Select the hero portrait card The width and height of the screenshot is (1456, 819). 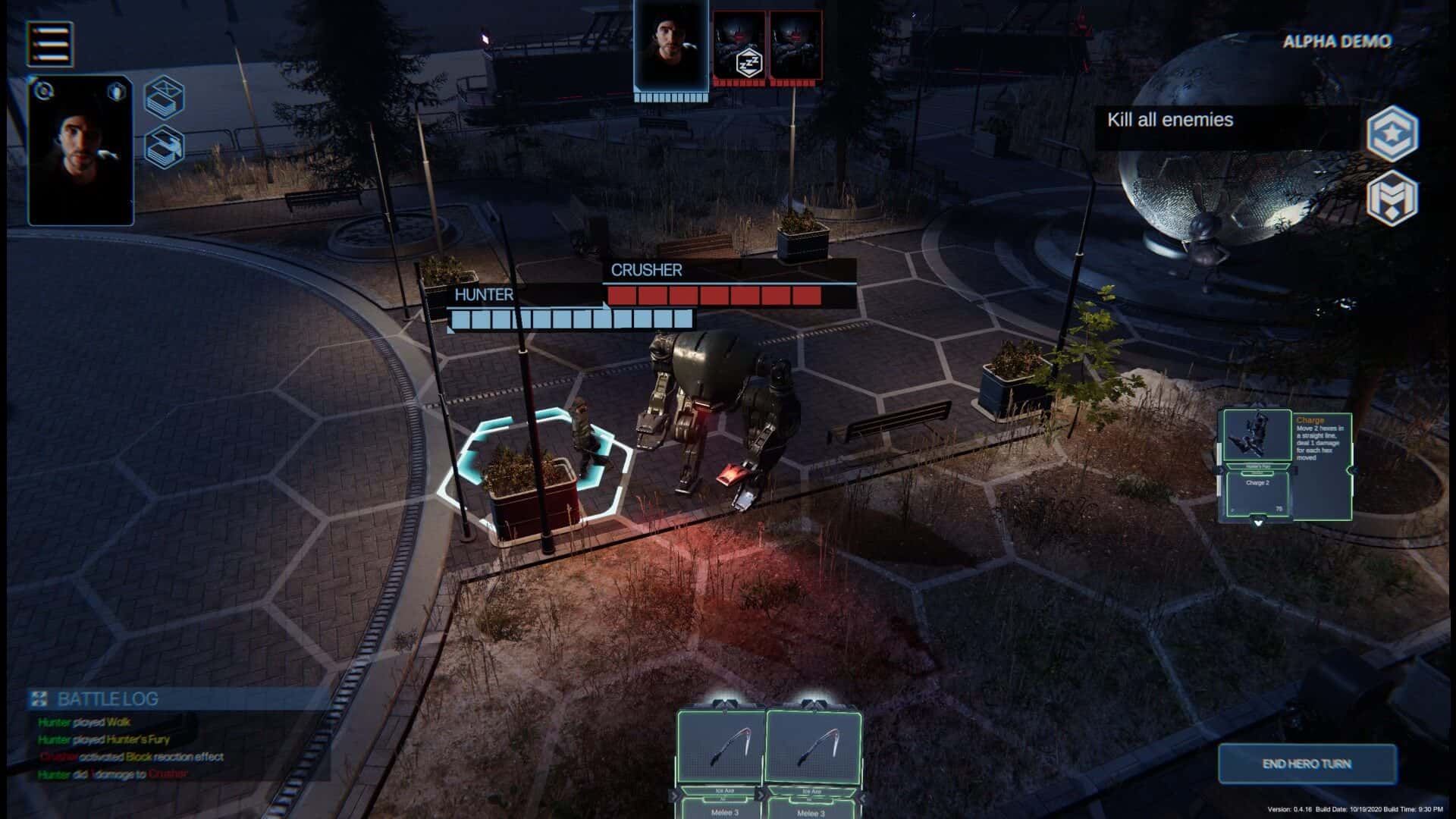pyautogui.click(x=81, y=152)
